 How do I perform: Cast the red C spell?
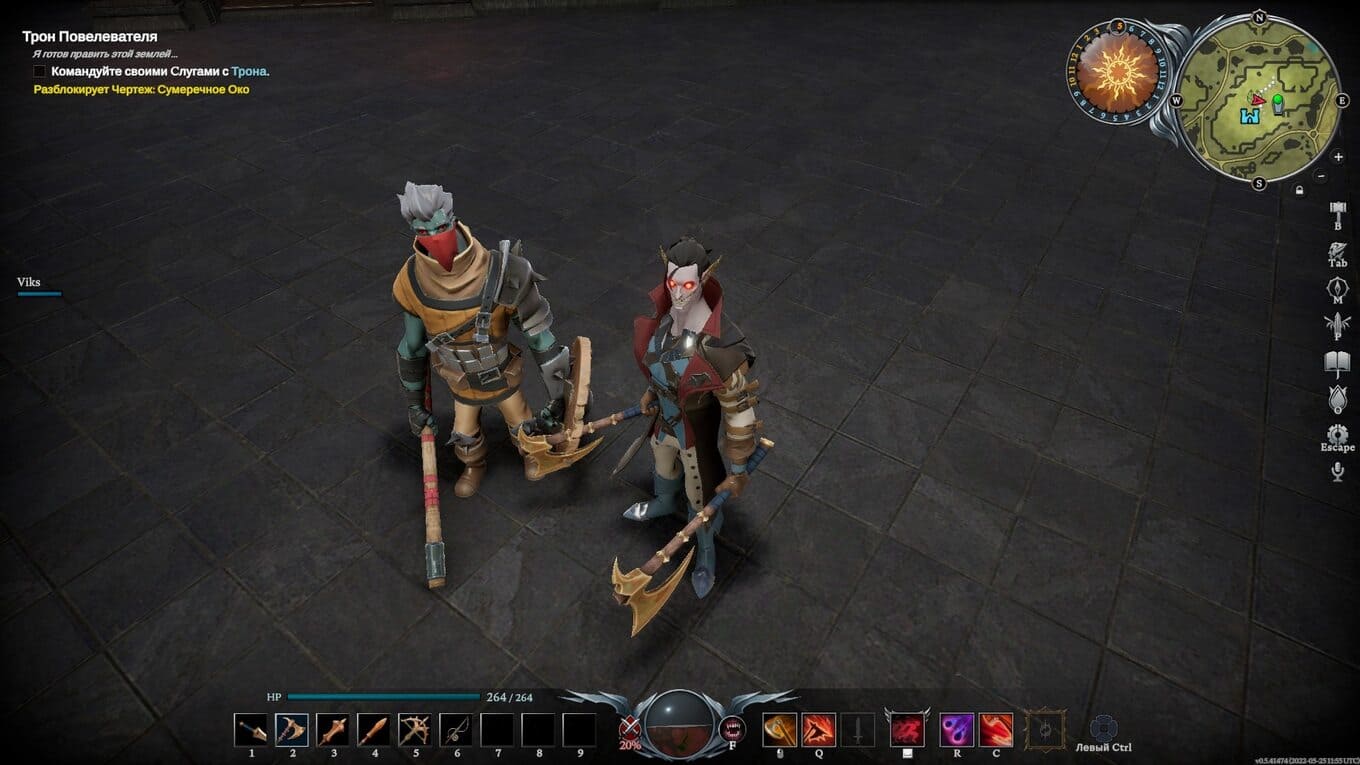[x=996, y=730]
